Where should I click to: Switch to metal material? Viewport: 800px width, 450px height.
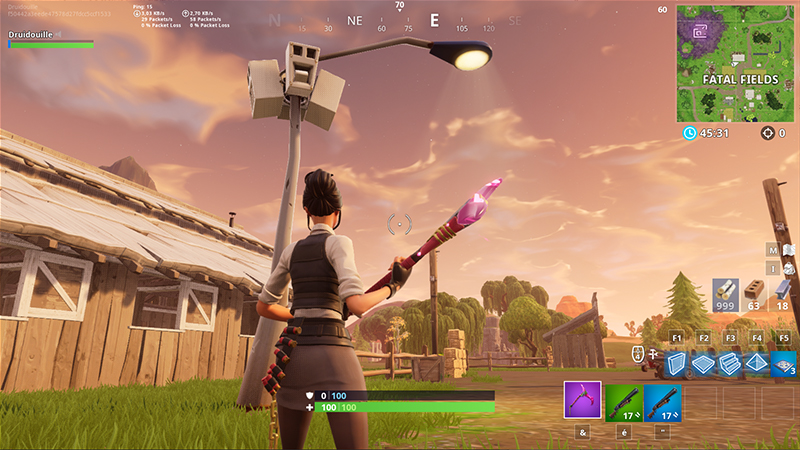tap(783, 293)
